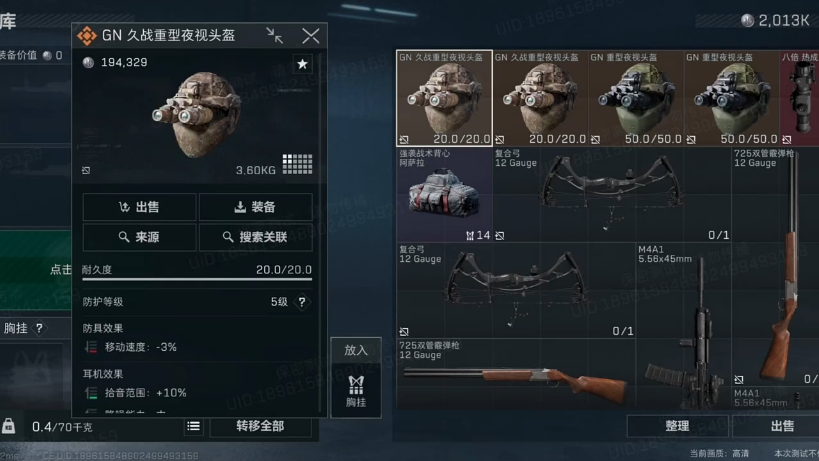Image resolution: width=819 pixels, height=461 pixels.
Task: Open the 来源 source lookup
Action: pyautogui.click(x=139, y=237)
